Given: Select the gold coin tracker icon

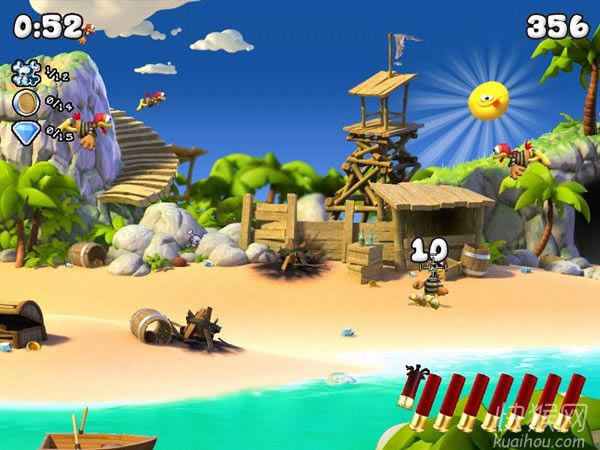Looking at the screenshot, I should [25, 102].
